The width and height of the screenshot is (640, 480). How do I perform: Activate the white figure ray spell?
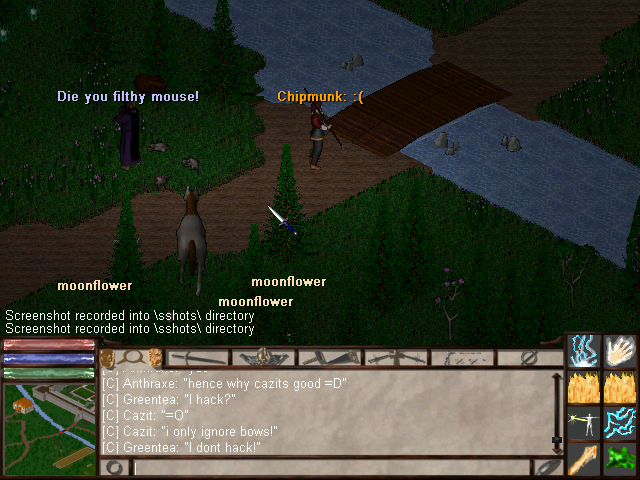(x=584, y=422)
